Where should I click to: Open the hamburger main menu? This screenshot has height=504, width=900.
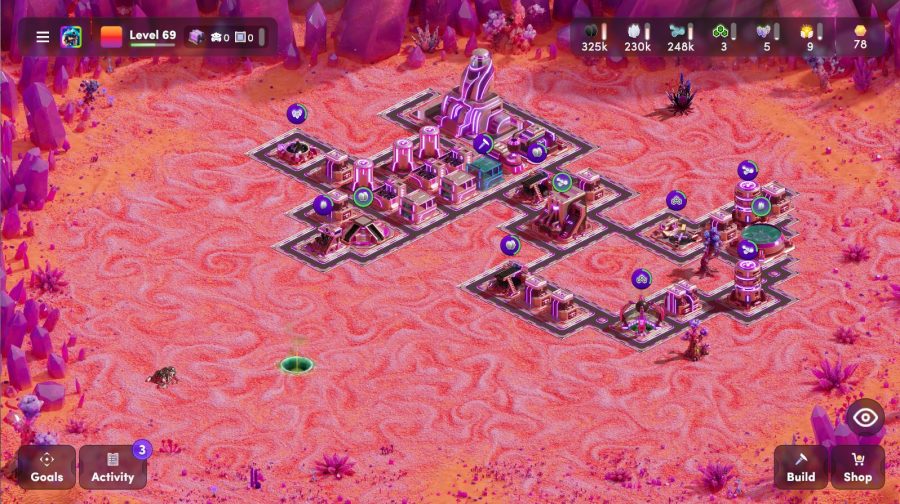pyautogui.click(x=42, y=37)
